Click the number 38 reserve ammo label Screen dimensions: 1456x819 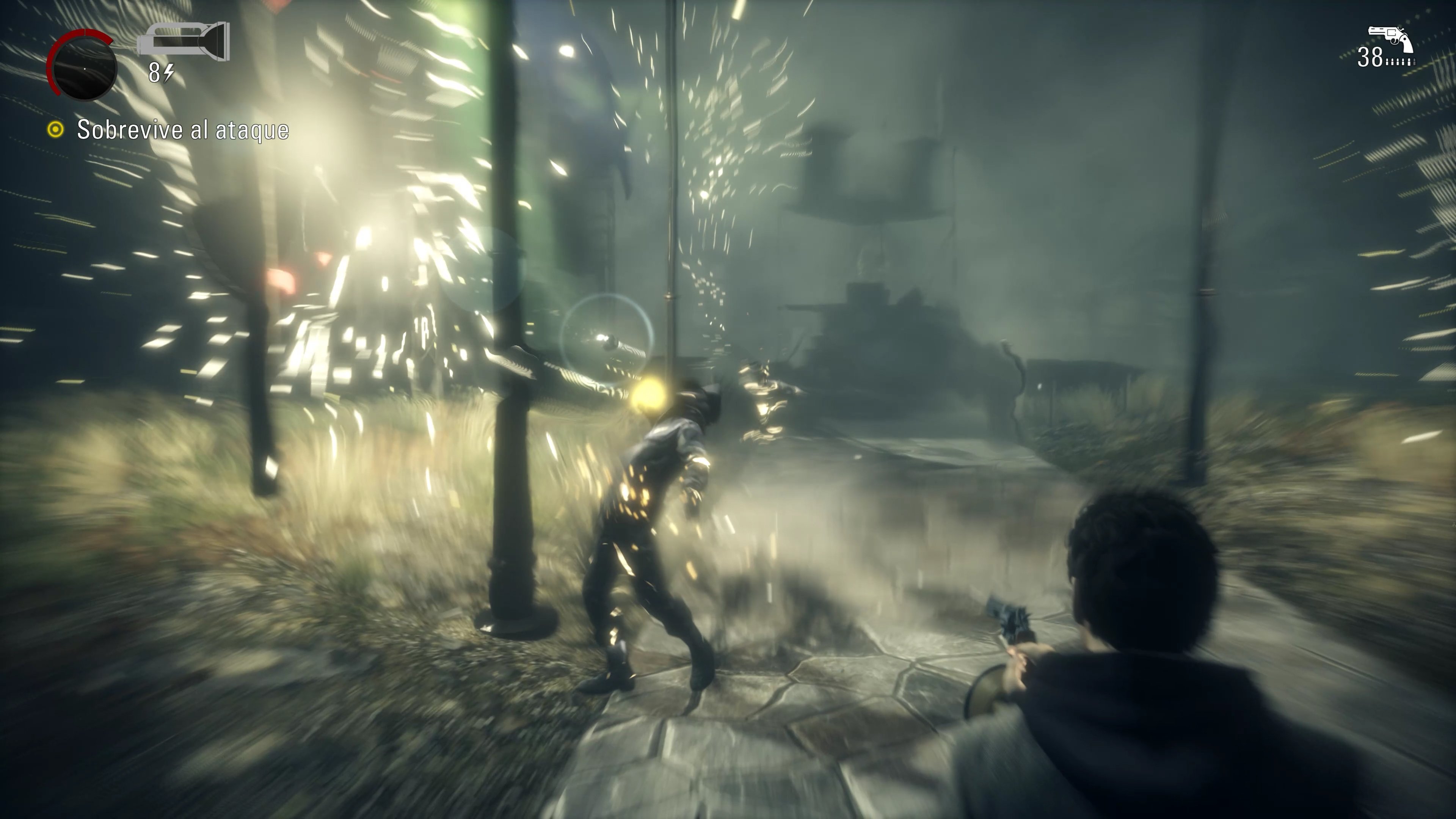point(1371,57)
